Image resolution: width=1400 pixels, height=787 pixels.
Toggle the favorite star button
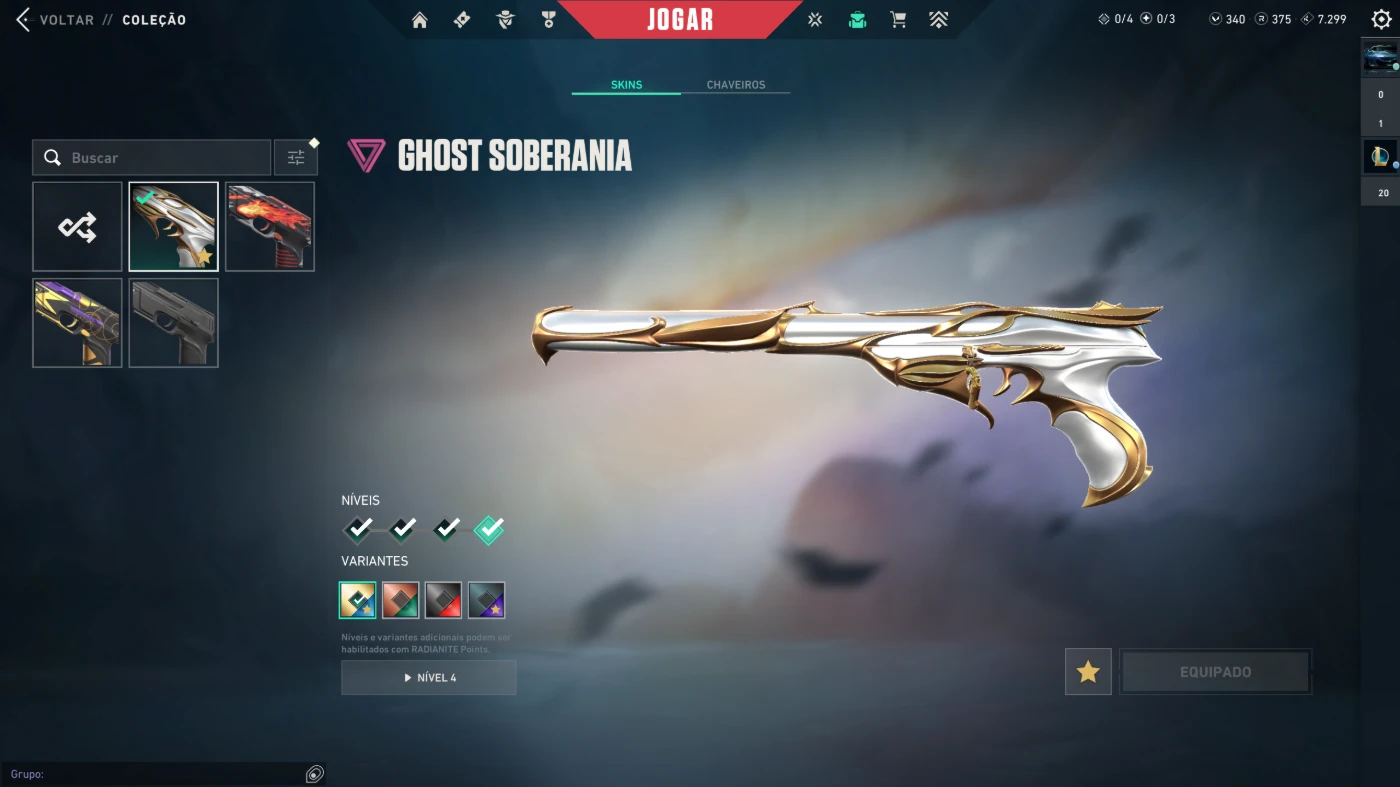1088,672
